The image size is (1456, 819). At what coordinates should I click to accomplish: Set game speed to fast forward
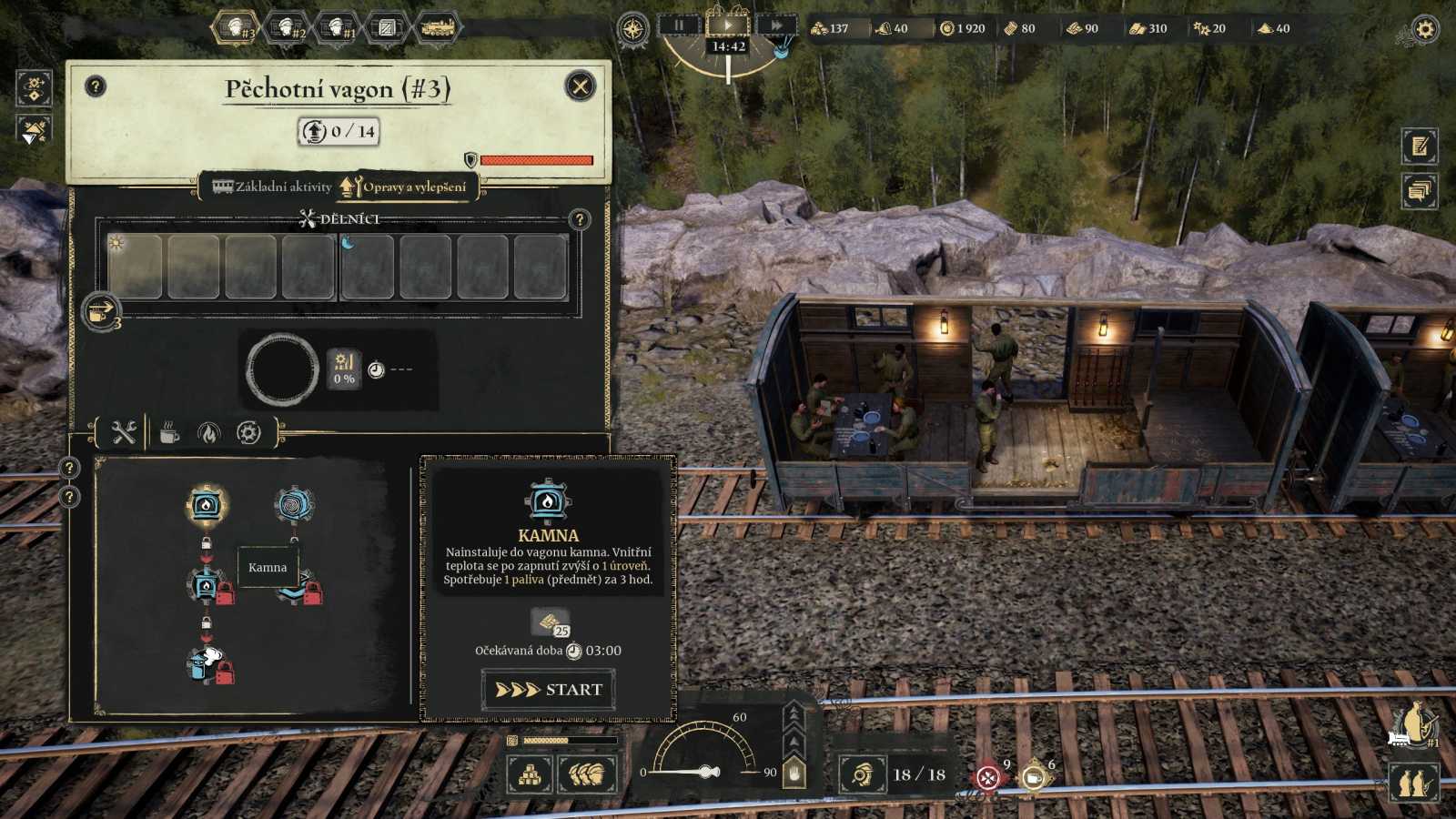tap(776, 25)
